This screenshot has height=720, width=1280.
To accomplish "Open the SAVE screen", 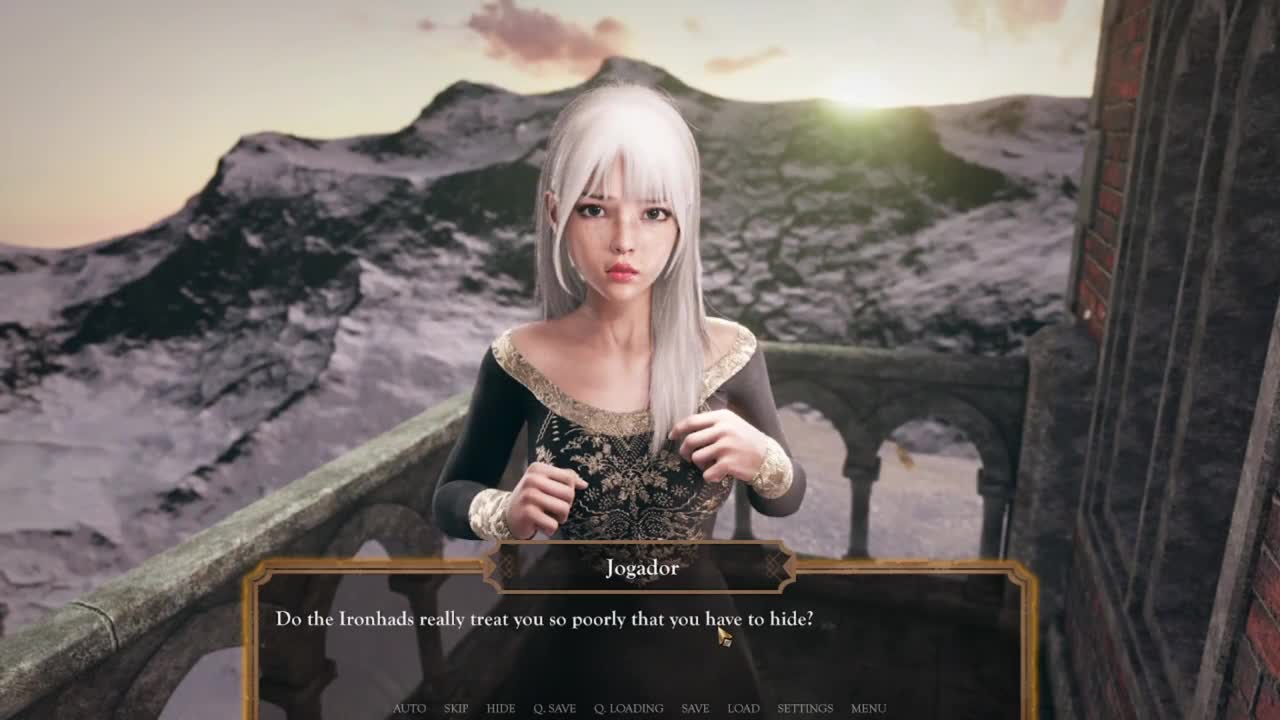I will coord(695,708).
